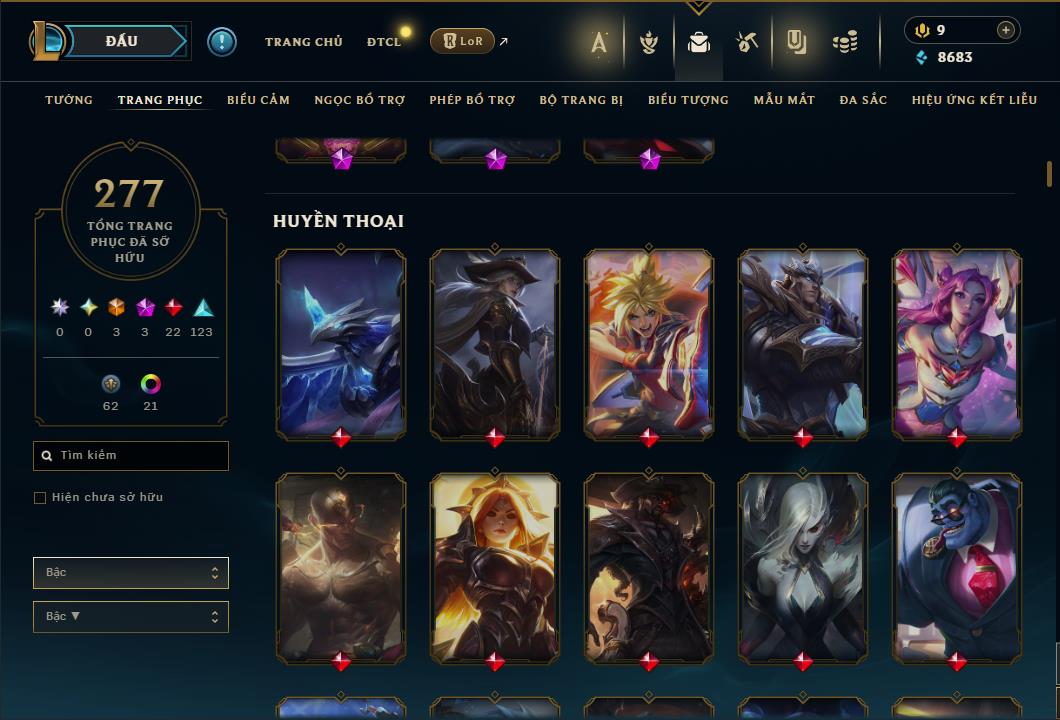Show the PHÉP BỔ TRỢ spells tab
The width and height of the screenshot is (1060, 720).
pyautogui.click(x=472, y=100)
